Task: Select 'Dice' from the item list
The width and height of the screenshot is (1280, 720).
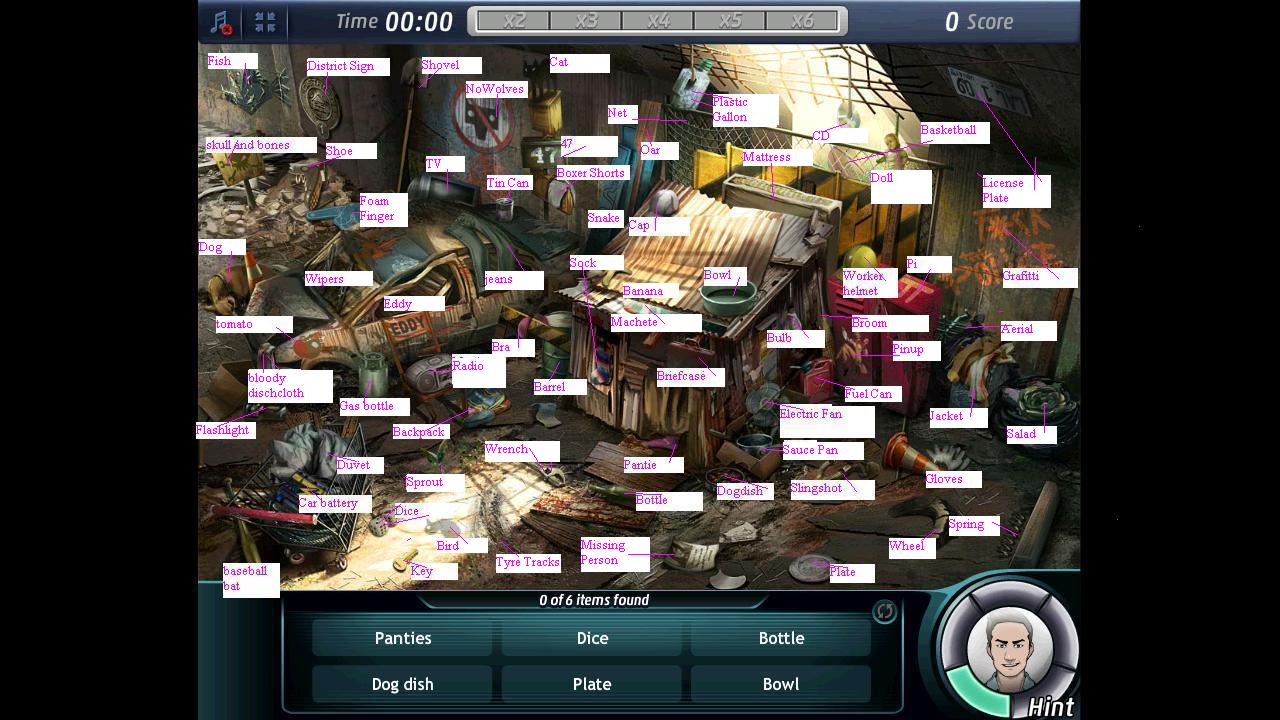Action: pyautogui.click(x=592, y=637)
